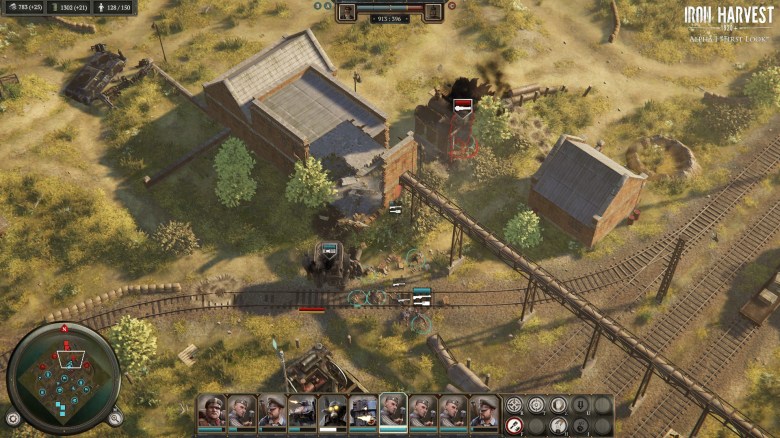Image resolution: width=780 pixels, height=438 pixels.
Task: Click the red round icon beside score bar
Action: point(451,6)
